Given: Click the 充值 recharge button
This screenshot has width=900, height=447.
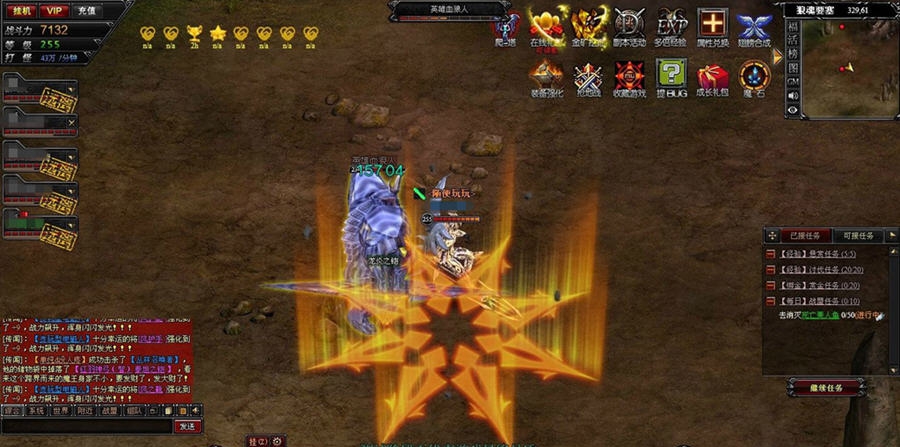Looking at the screenshot, I should (x=87, y=11).
